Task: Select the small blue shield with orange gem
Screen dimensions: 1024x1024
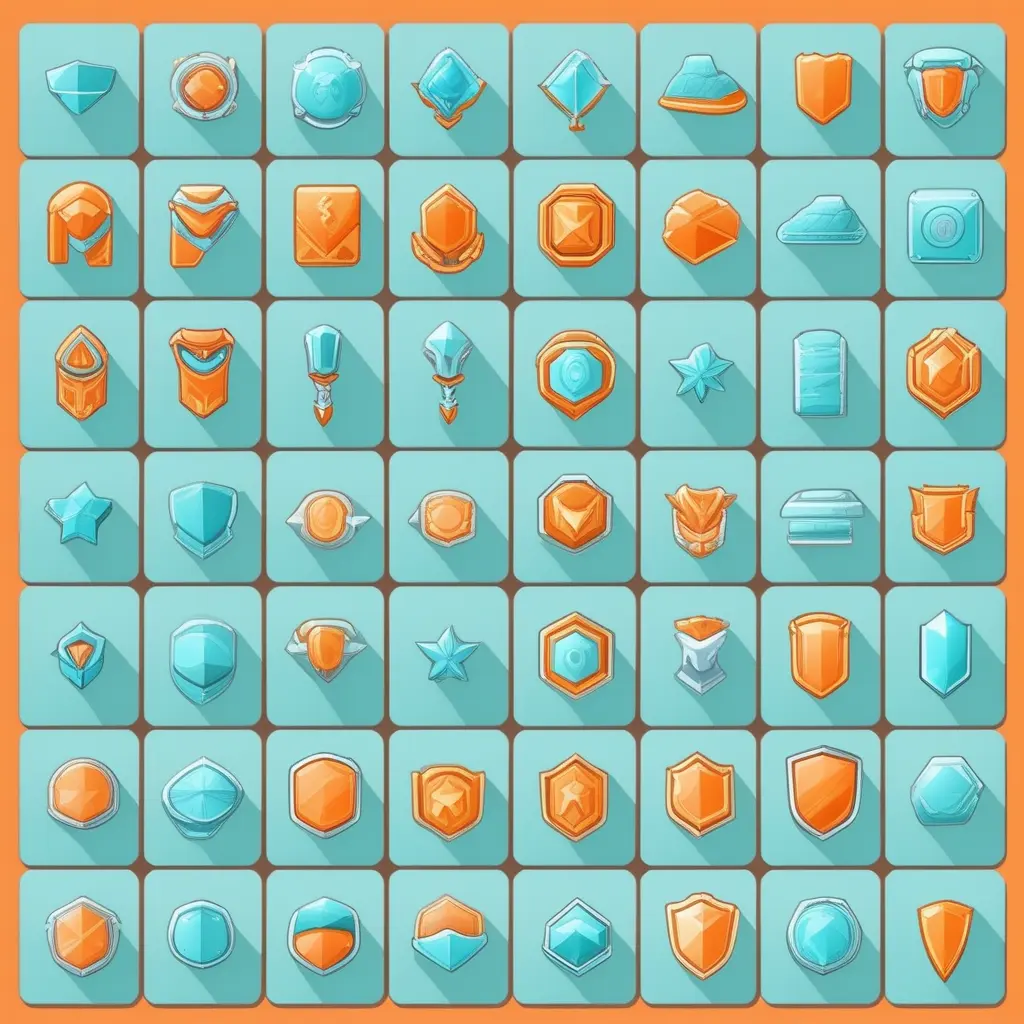Action: tap(79, 654)
